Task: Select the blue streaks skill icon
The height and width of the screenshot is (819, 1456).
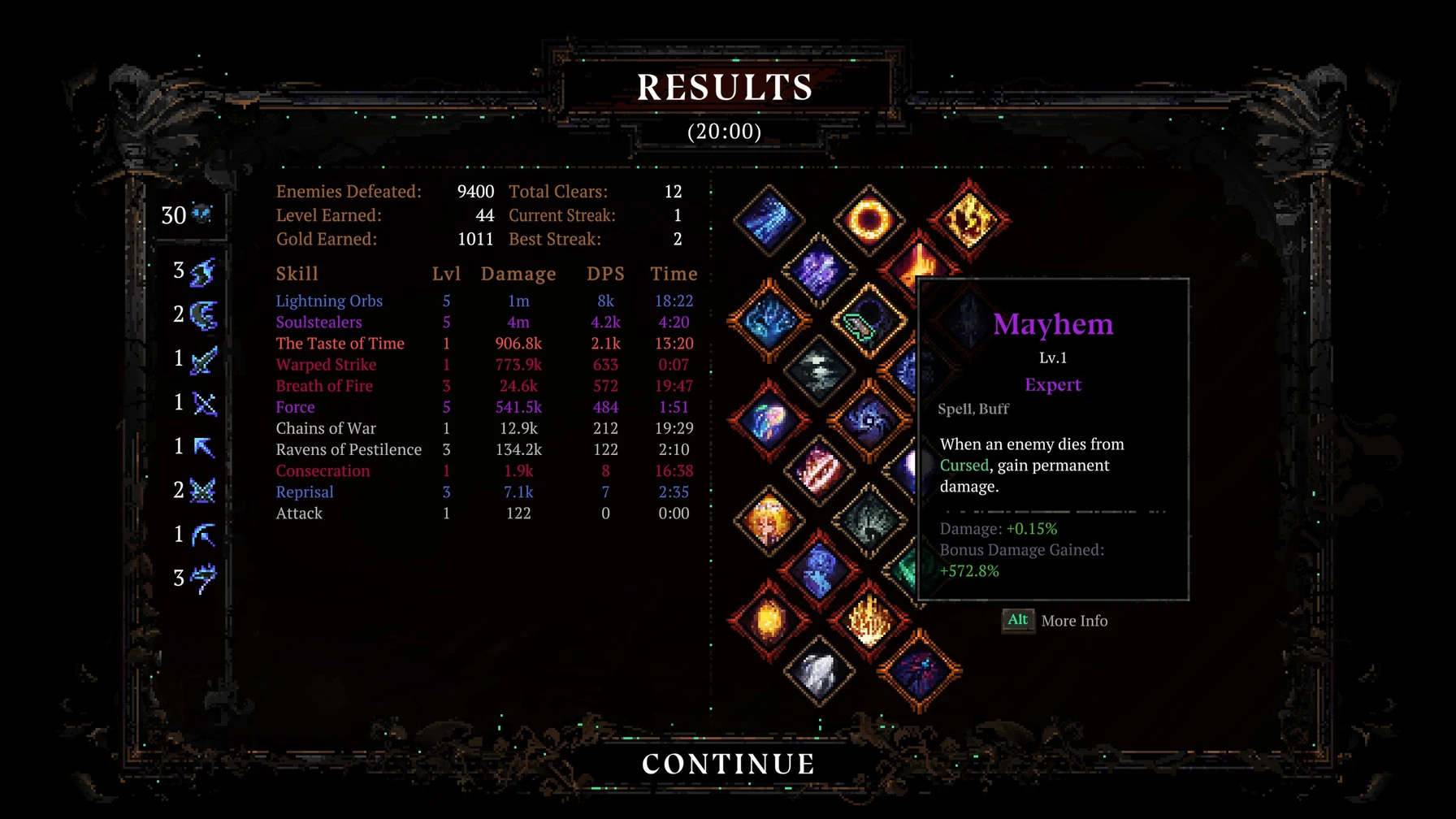Action: 769,219
